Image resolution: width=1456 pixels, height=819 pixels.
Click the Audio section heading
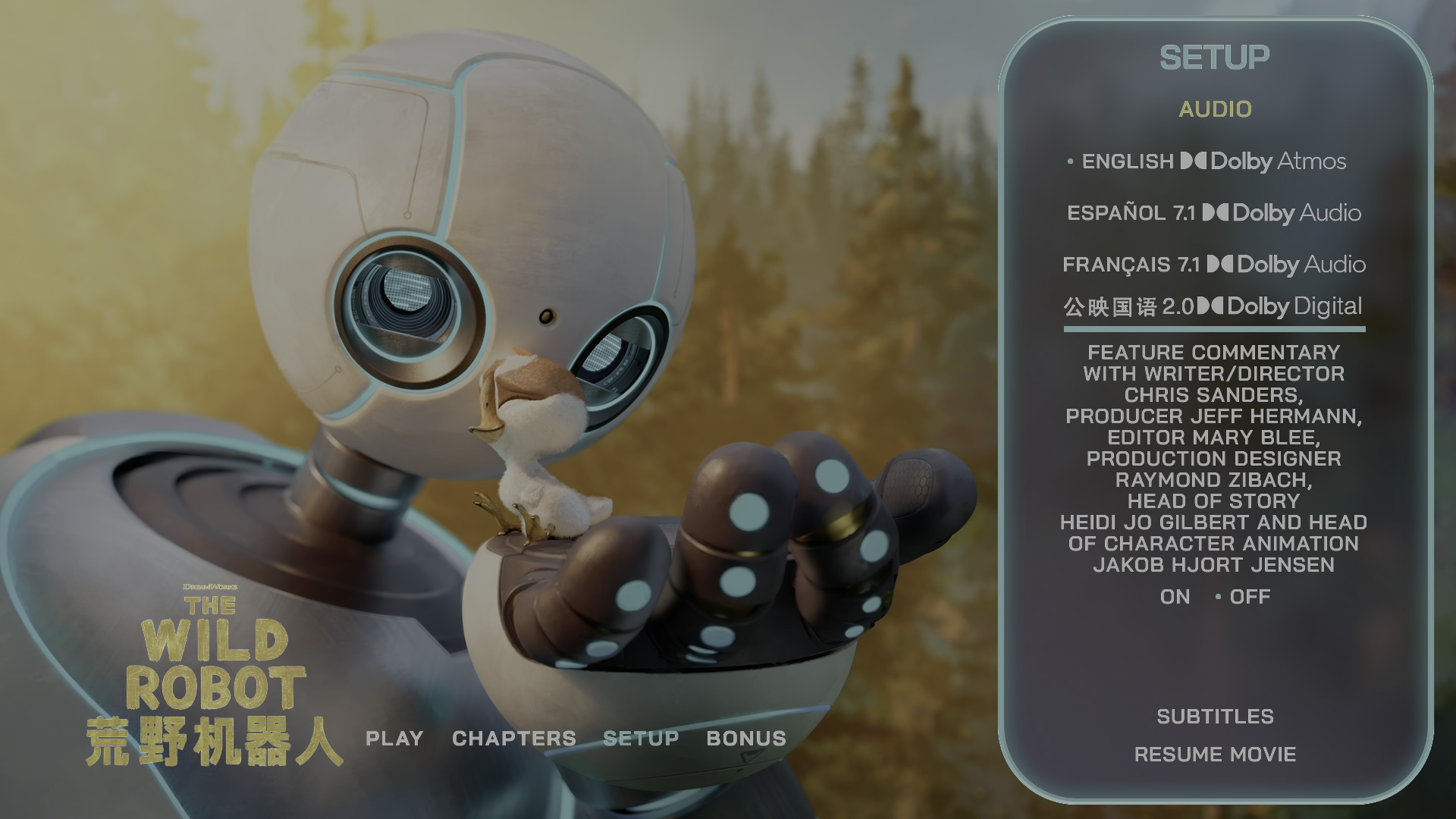pos(1215,109)
